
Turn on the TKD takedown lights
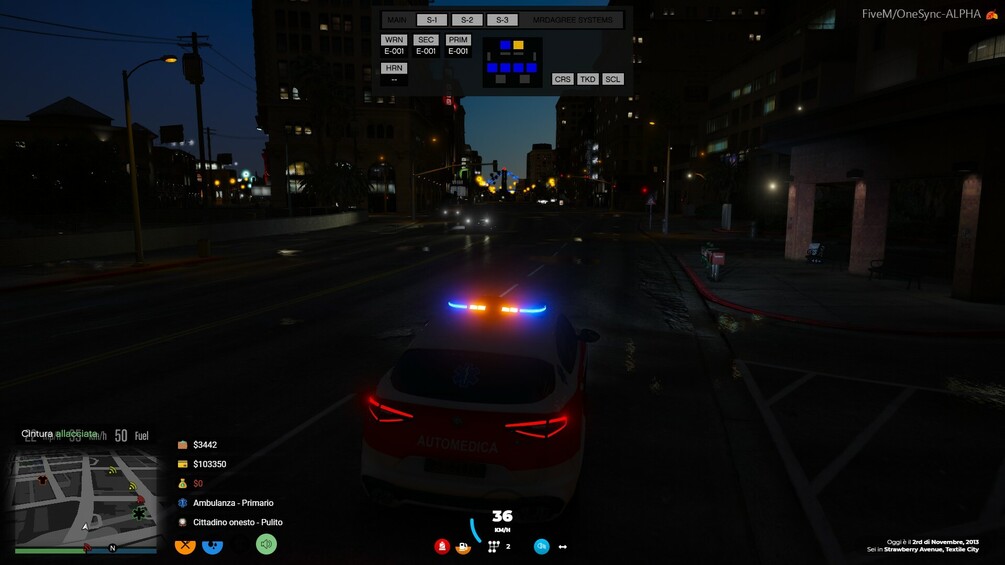[x=588, y=79]
